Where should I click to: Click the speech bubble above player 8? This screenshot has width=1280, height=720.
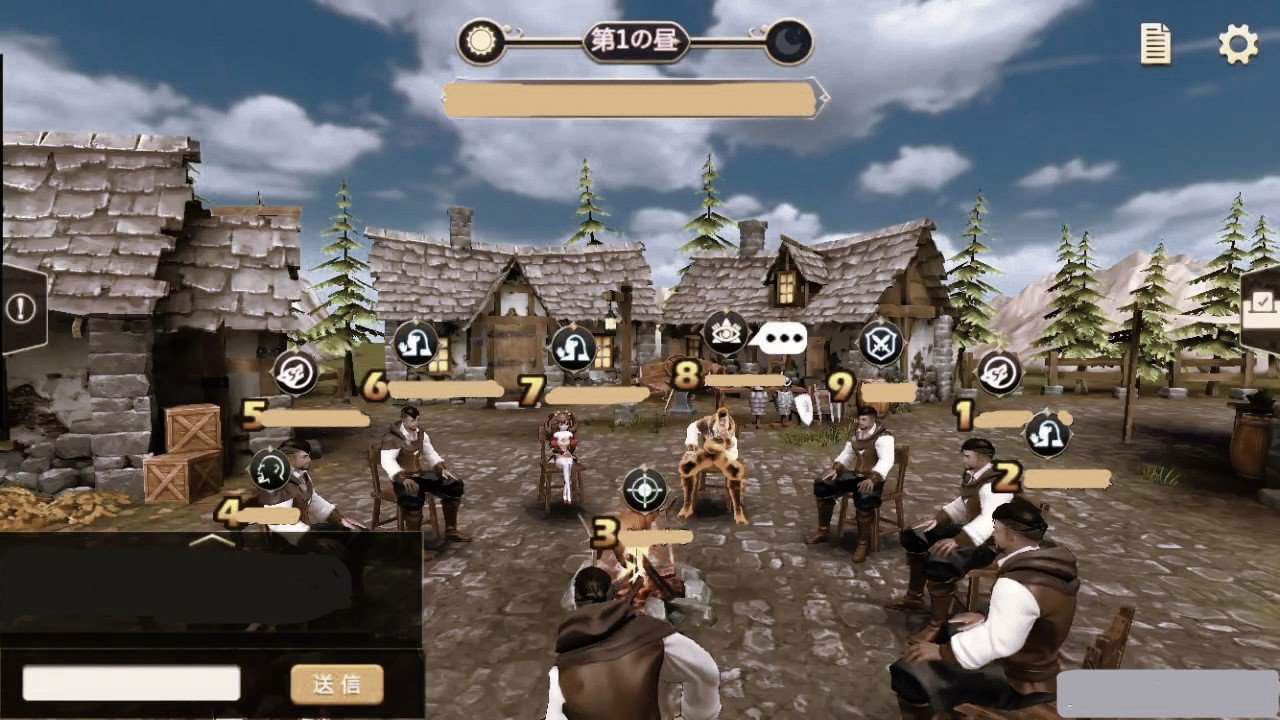click(x=779, y=339)
